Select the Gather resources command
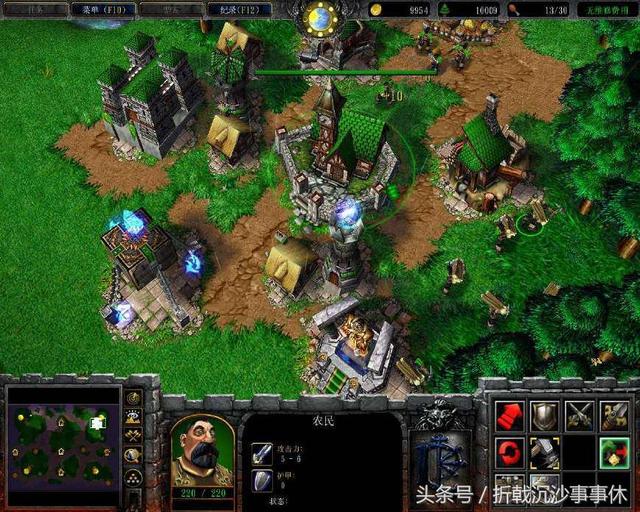 click(x=615, y=452)
